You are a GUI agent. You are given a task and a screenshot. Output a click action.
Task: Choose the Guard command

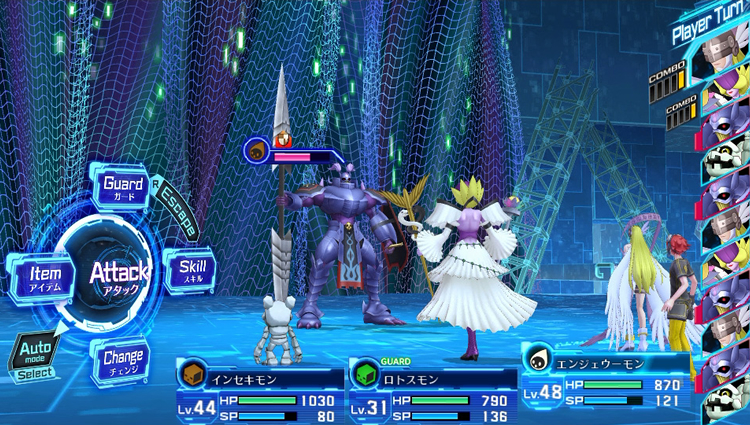click(x=125, y=186)
